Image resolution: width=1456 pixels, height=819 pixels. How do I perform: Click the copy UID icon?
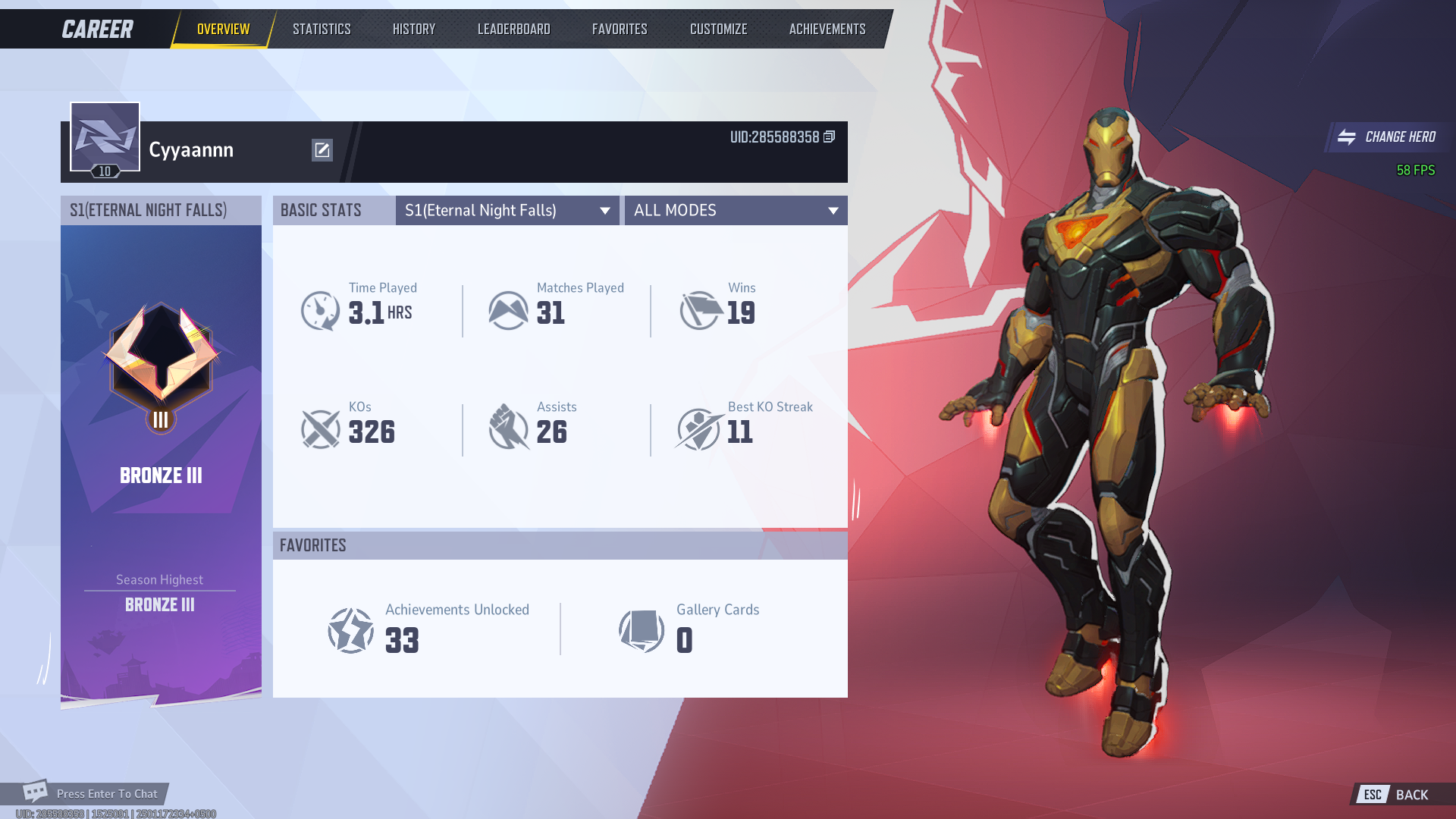point(828,138)
